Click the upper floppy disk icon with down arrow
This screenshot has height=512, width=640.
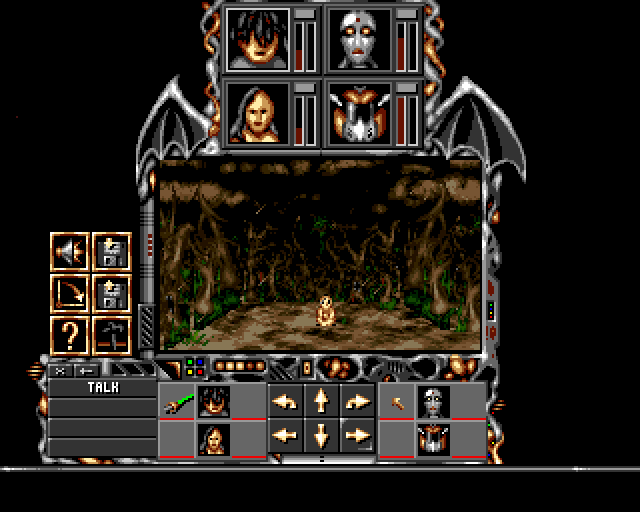pos(109,254)
